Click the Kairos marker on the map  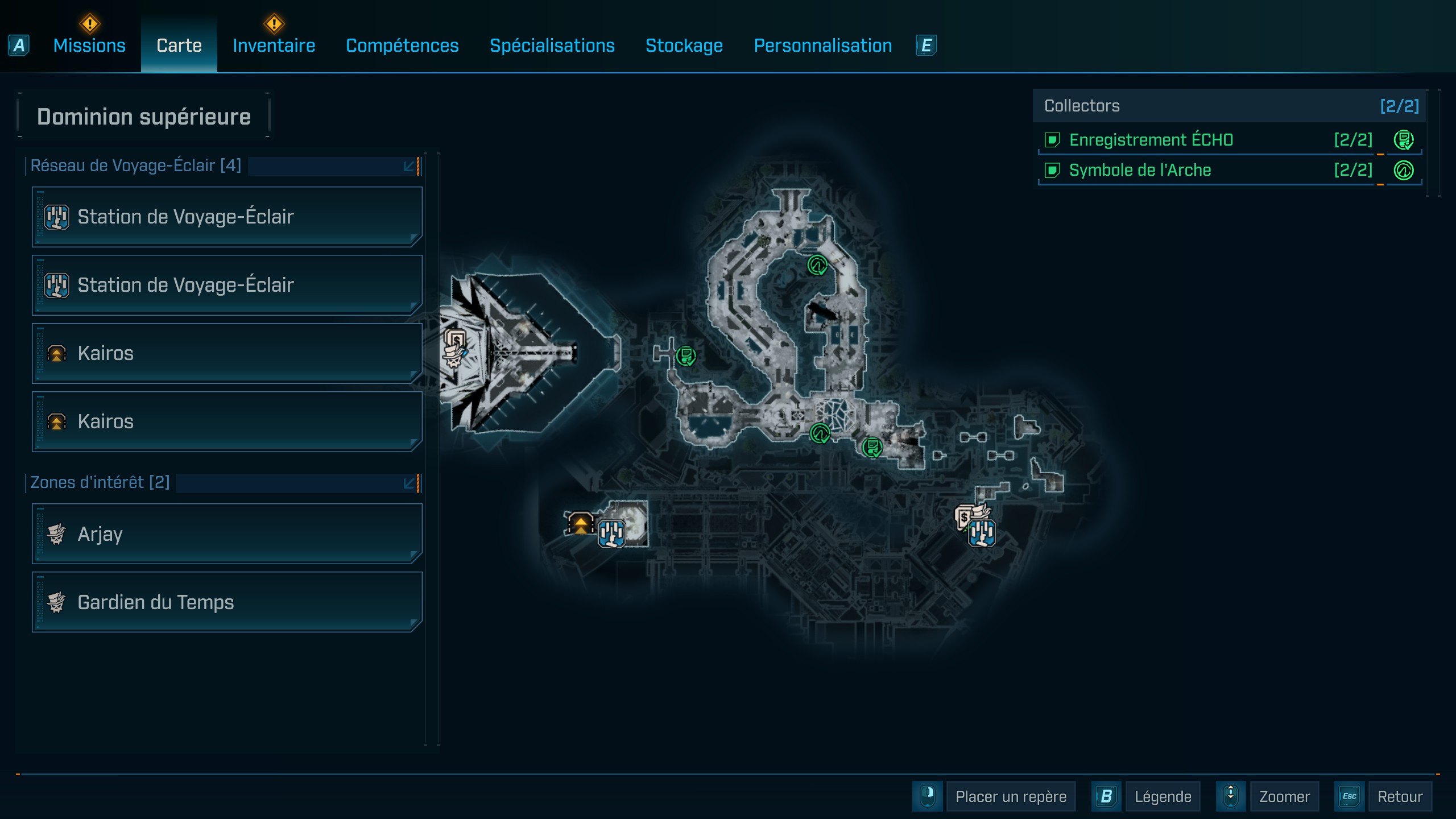pos(580,523)
